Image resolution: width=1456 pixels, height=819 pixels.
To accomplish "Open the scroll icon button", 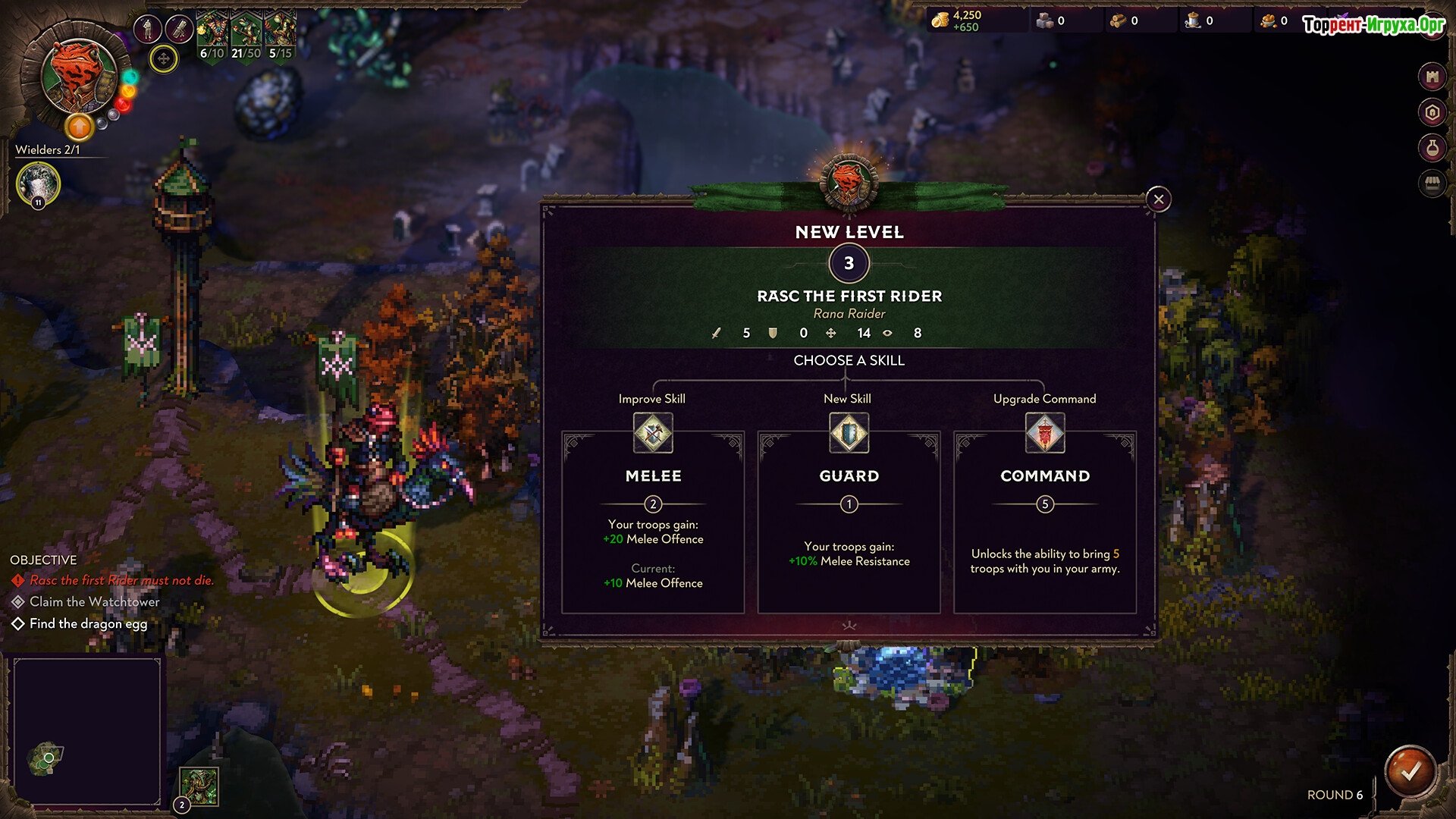I will [x=179, y=30].
